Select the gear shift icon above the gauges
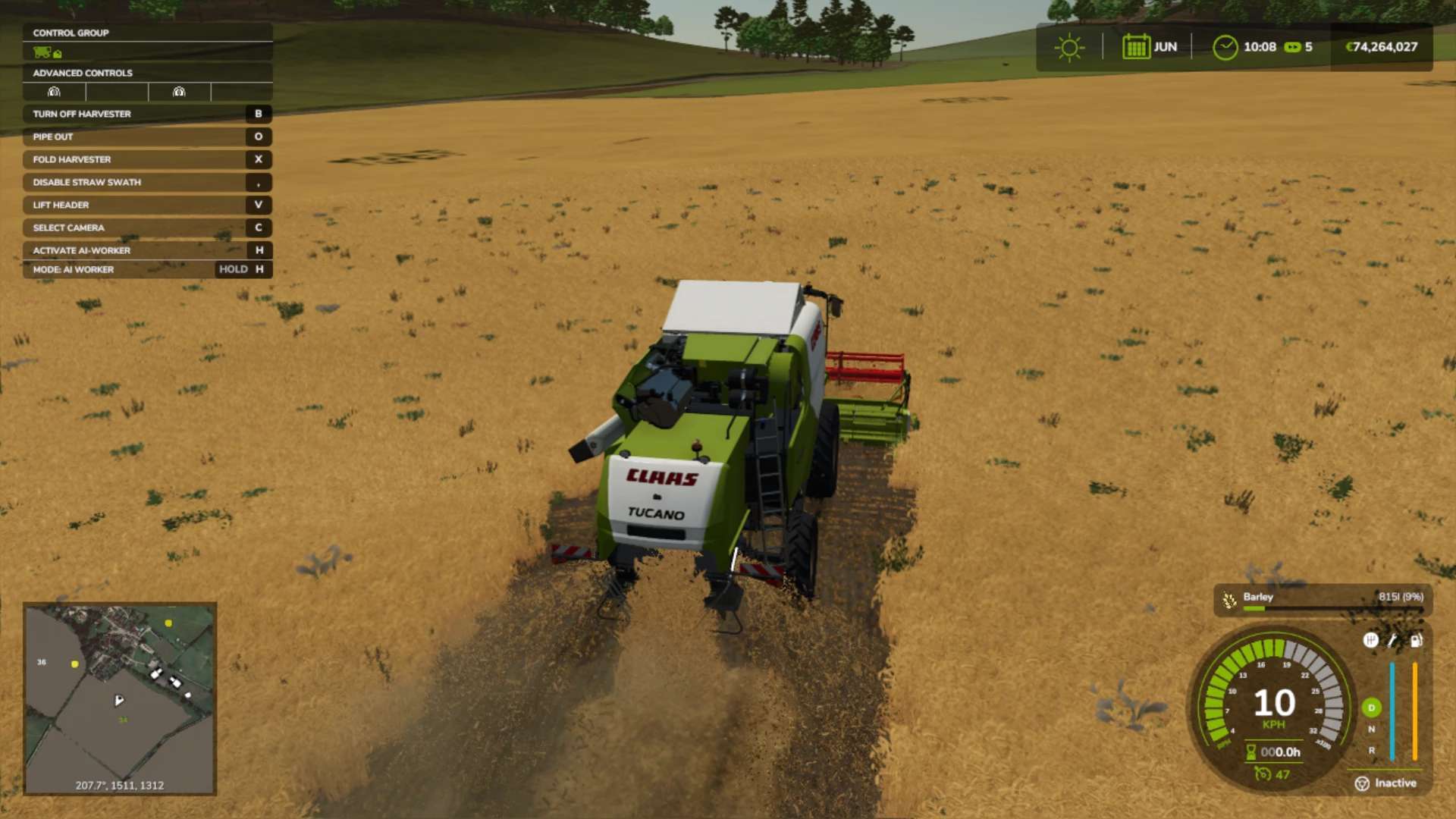 point(1370,641)
